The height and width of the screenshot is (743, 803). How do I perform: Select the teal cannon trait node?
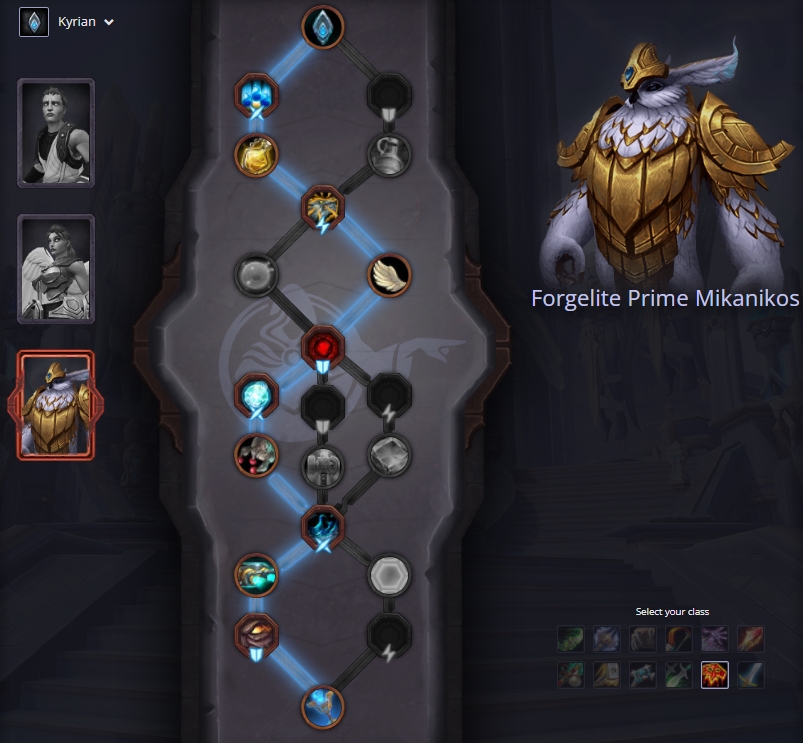pos(256,575)
